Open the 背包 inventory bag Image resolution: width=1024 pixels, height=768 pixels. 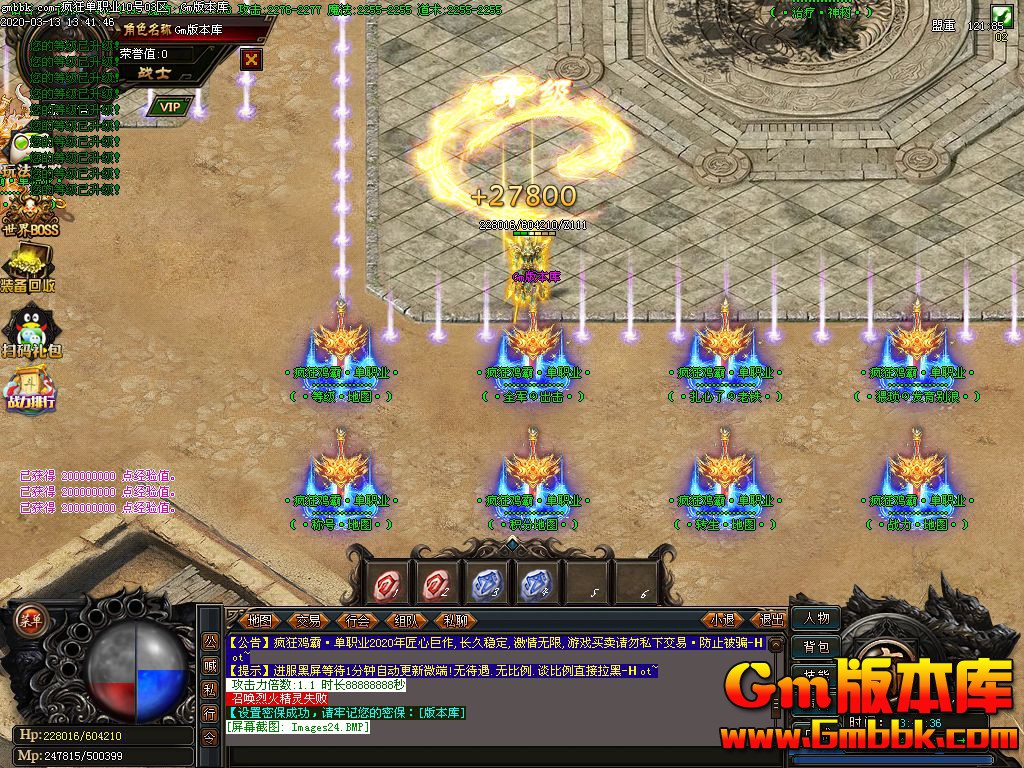pos(816,647)
